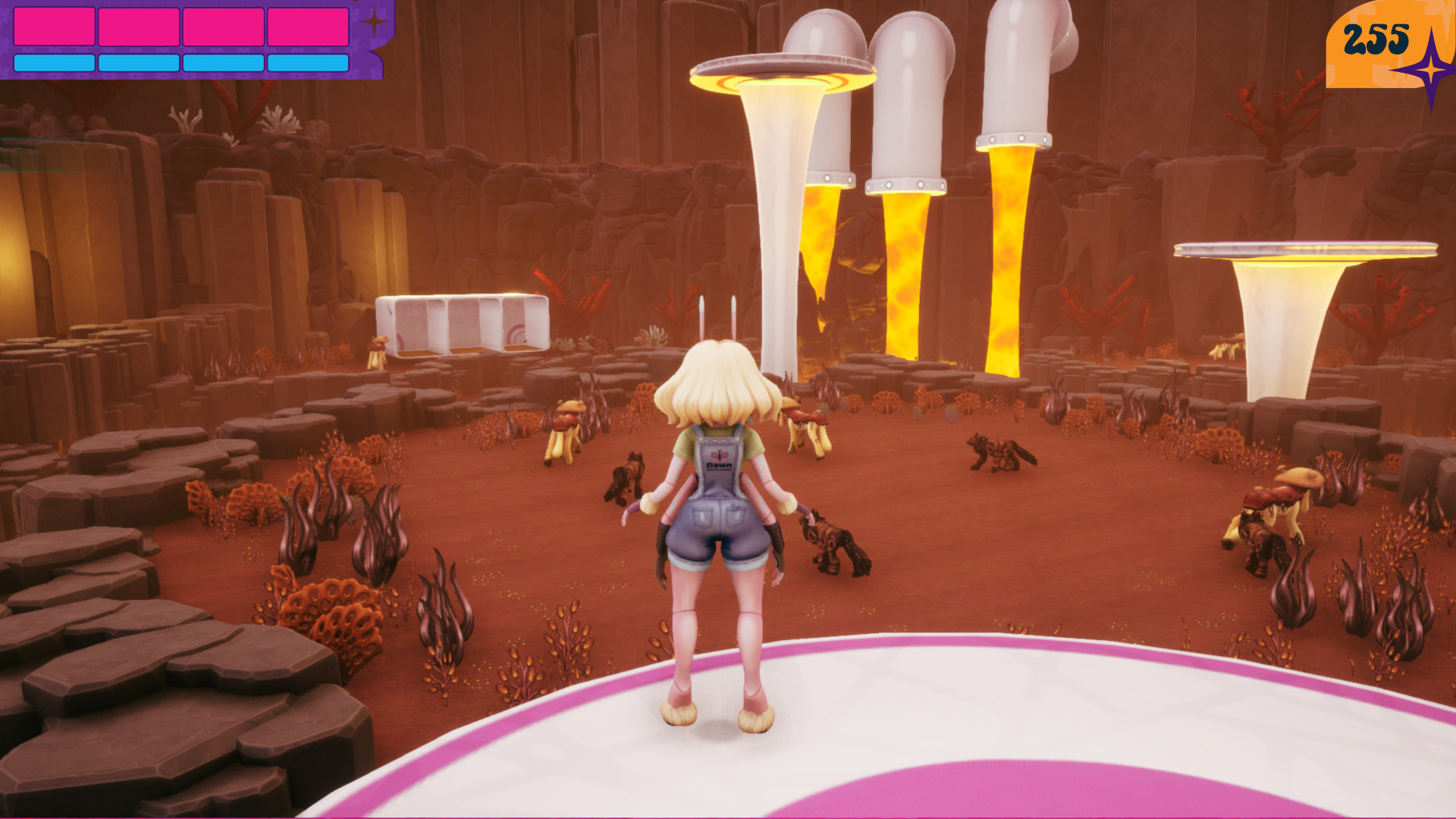Select the glowing mushroom platform on the right

coord(1304,250)
